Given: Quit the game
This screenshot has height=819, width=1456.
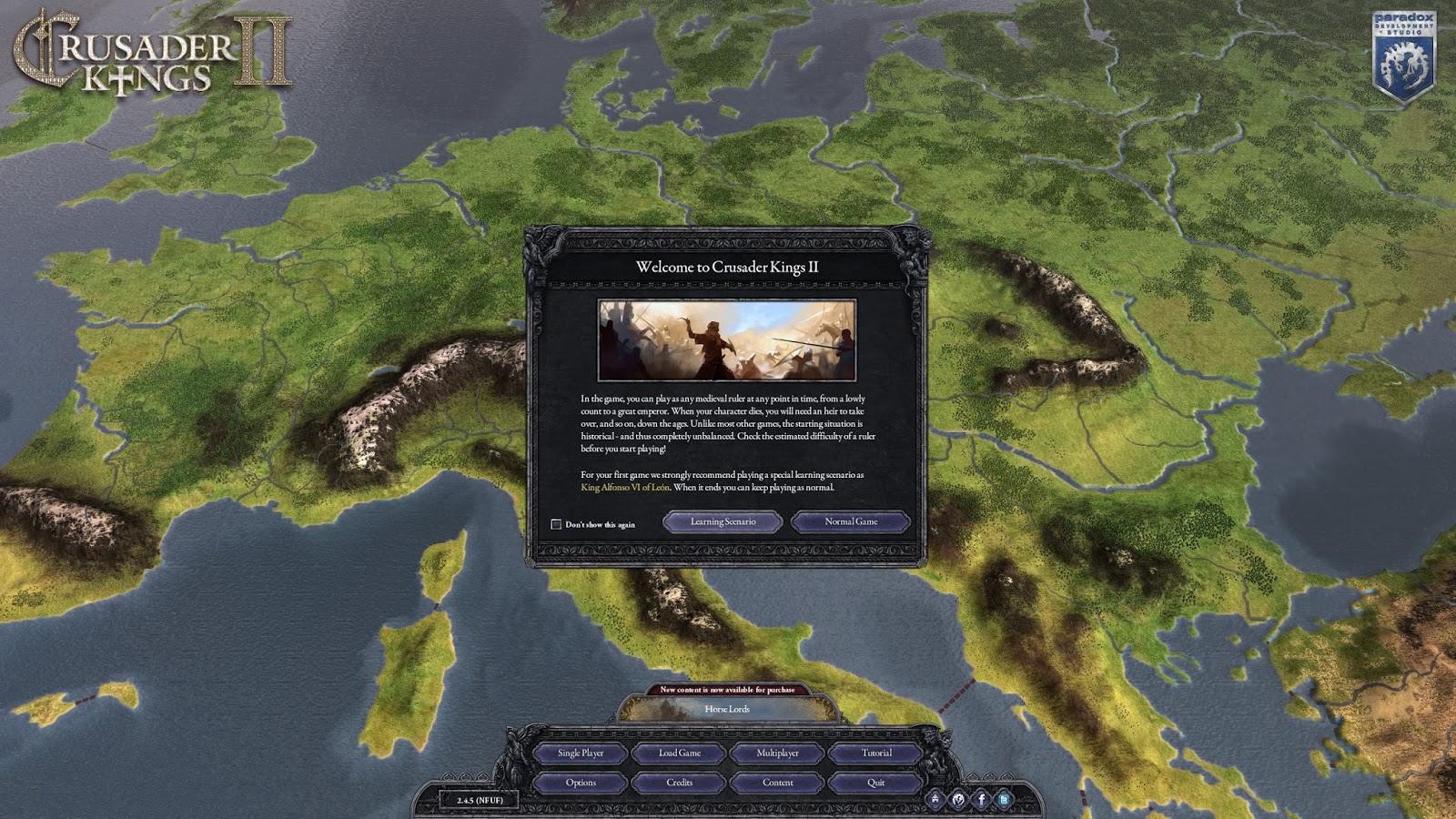Looking at the screenshot, I should tap(875, 782).
